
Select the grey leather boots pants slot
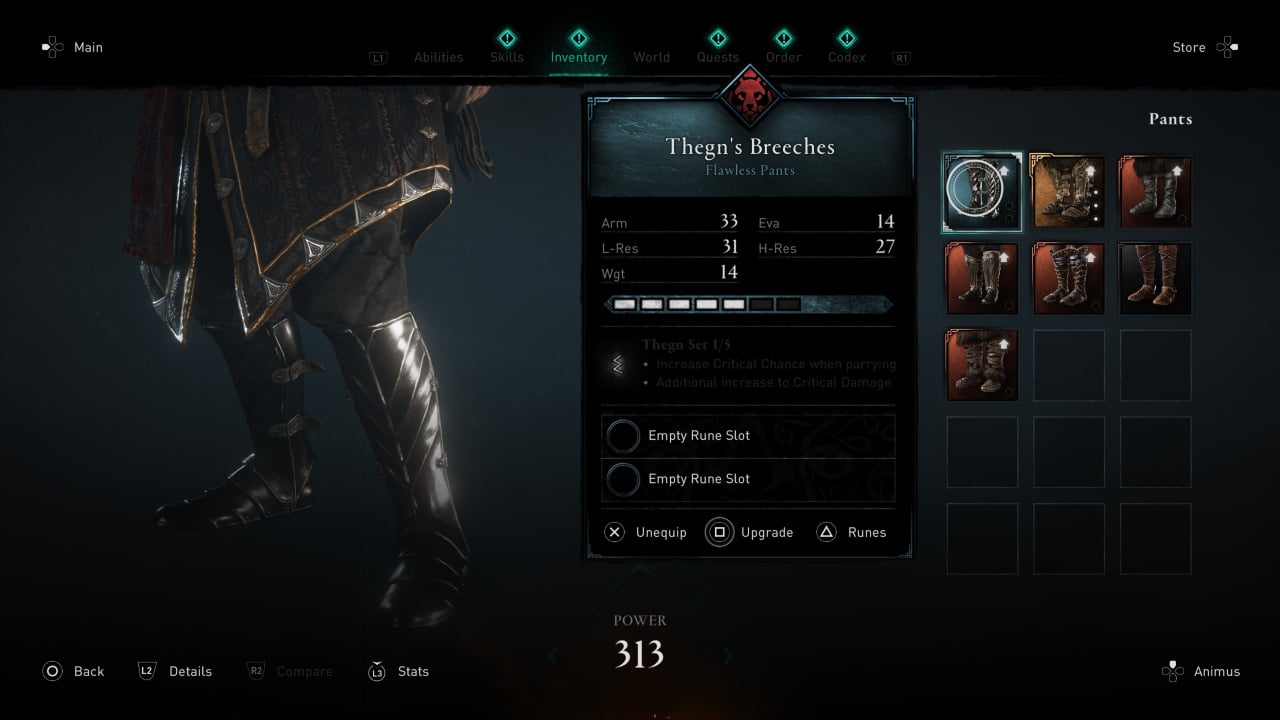pos(1155,192)
